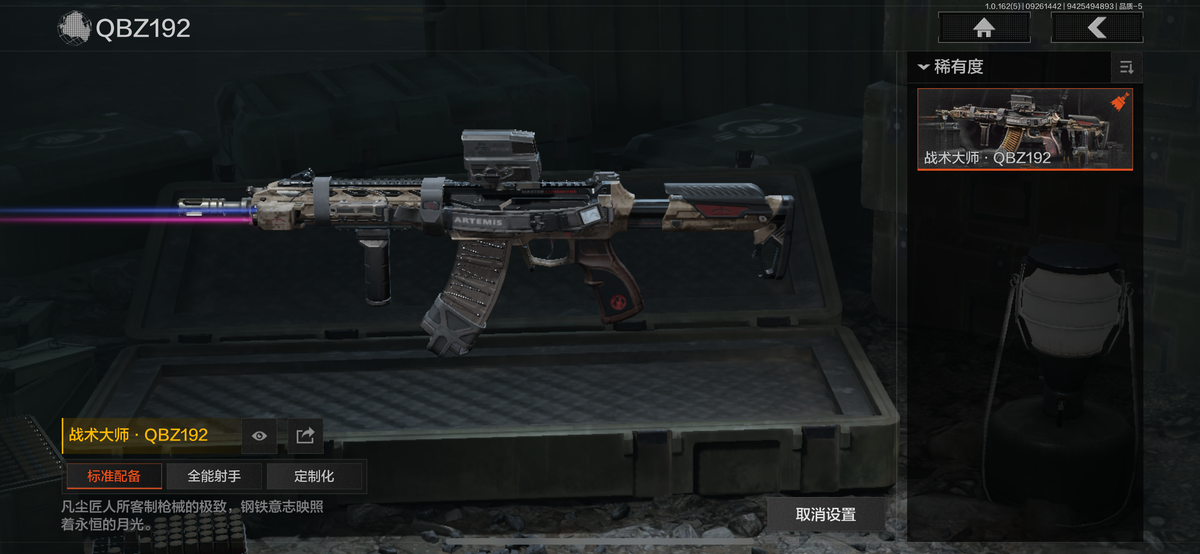Switch to the 定制化 tab
The image size is (1200, 554).
coord(314,476)
